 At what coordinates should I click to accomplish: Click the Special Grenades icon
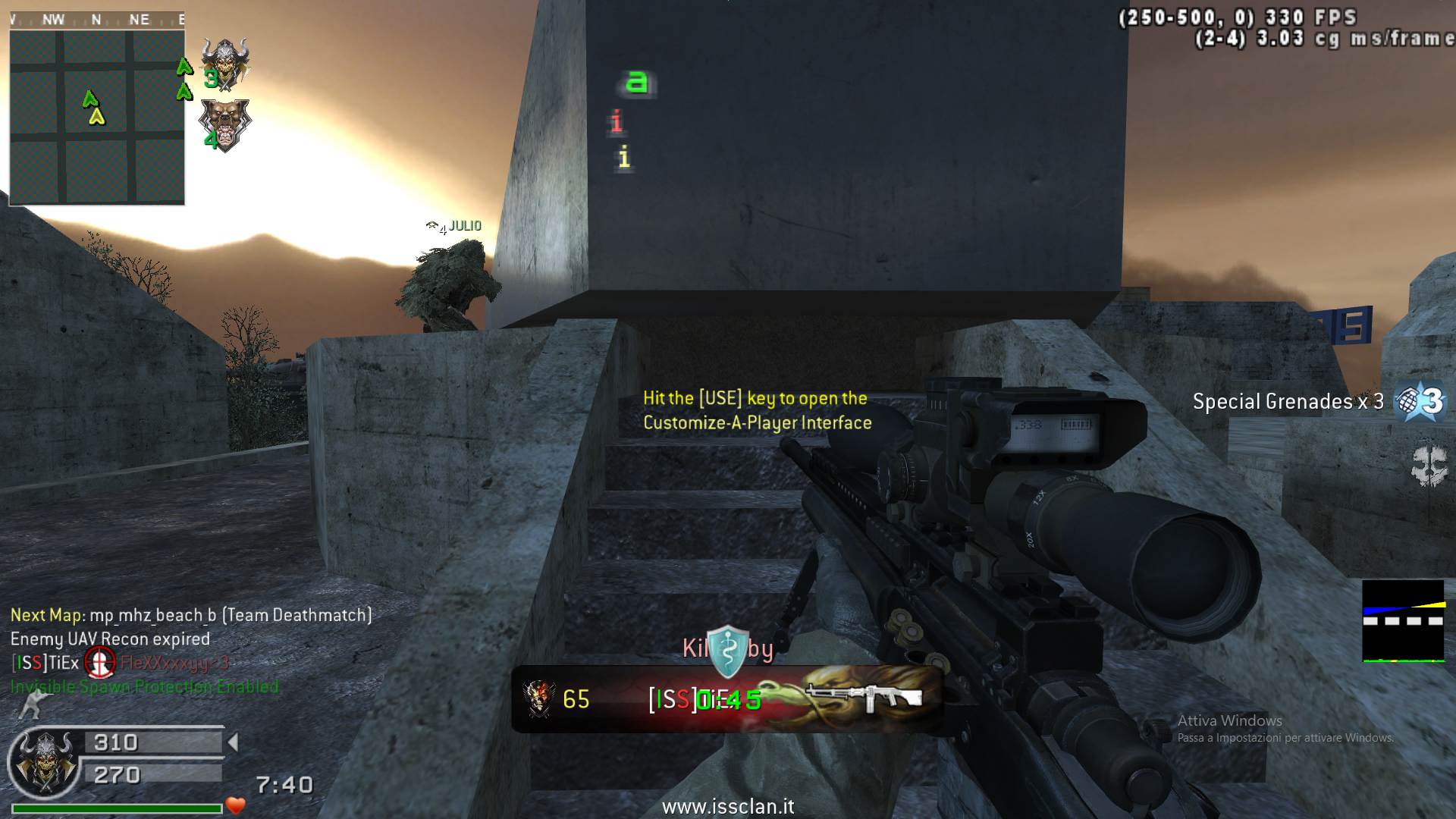[1423, 401]
